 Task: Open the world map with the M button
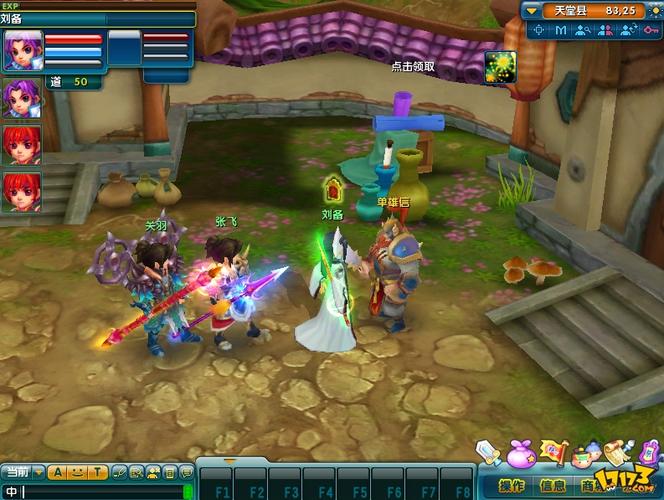click(x=561, y=30)
